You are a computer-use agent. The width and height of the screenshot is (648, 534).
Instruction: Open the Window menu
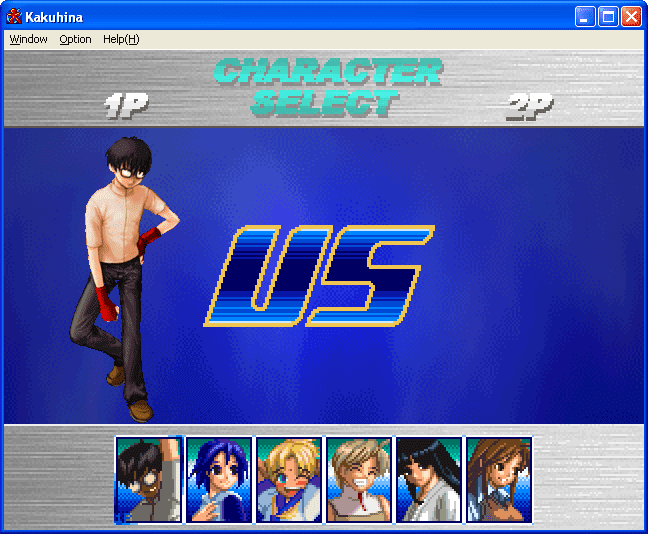tap(28, 39)
